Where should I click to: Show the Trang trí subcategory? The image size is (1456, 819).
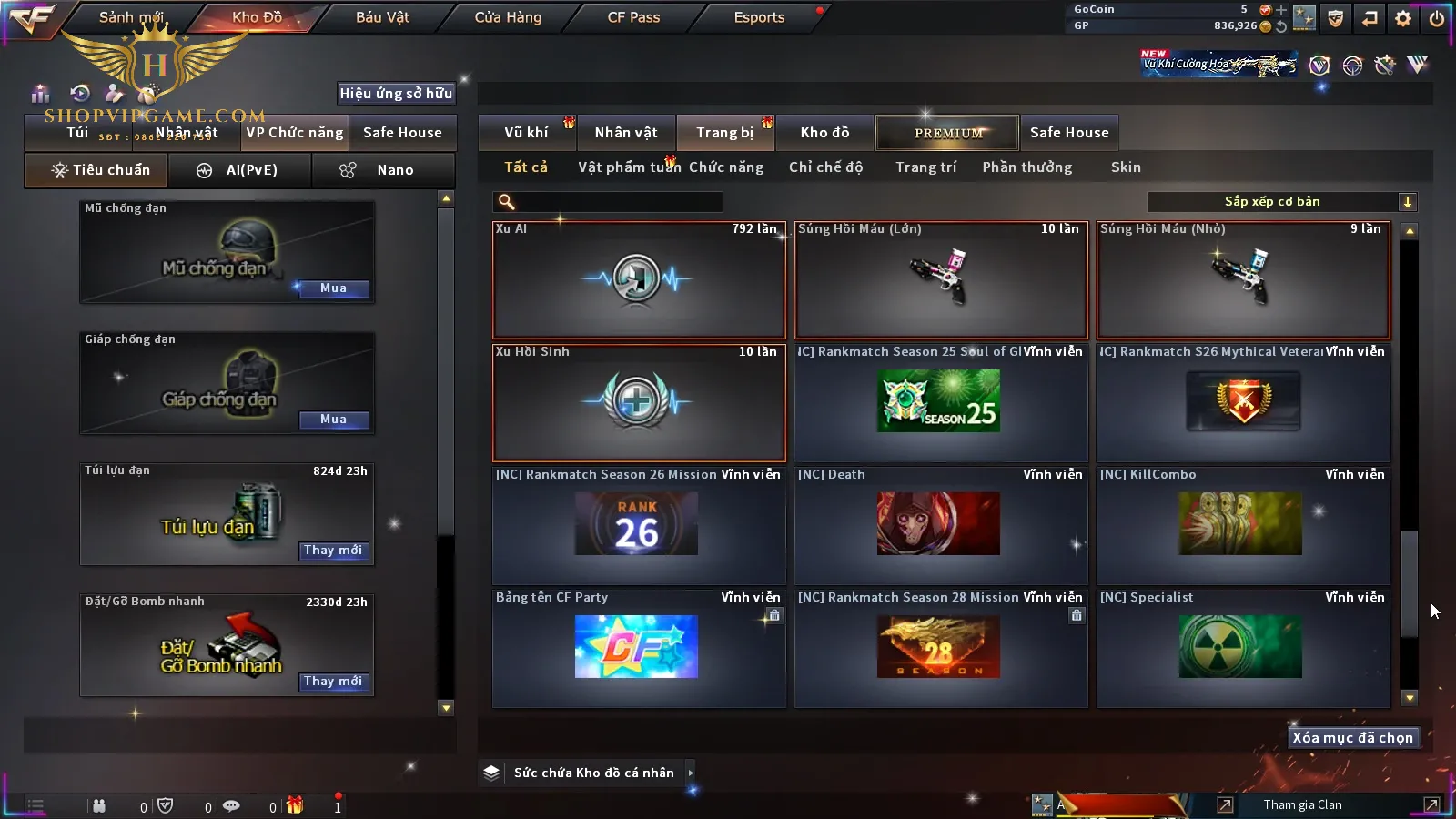click(x=925, y=167)
